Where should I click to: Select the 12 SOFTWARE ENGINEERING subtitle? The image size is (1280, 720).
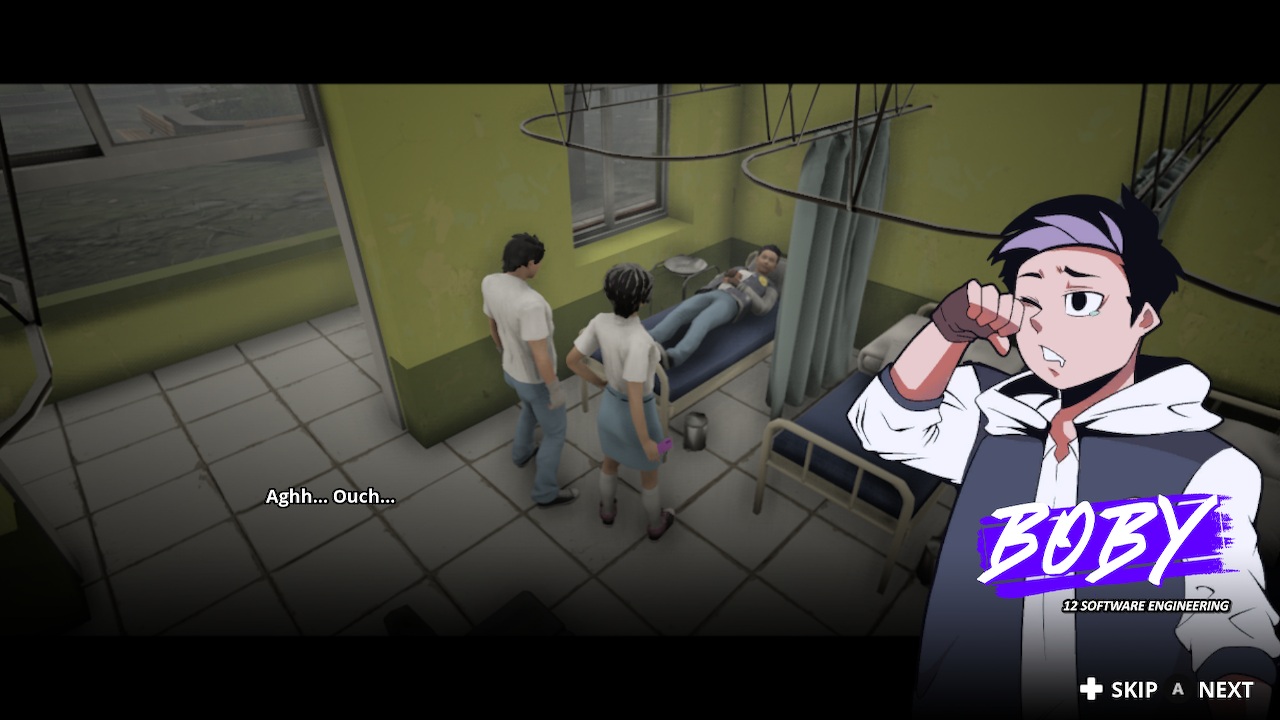pyautogui.click(x=1146, y=605)
